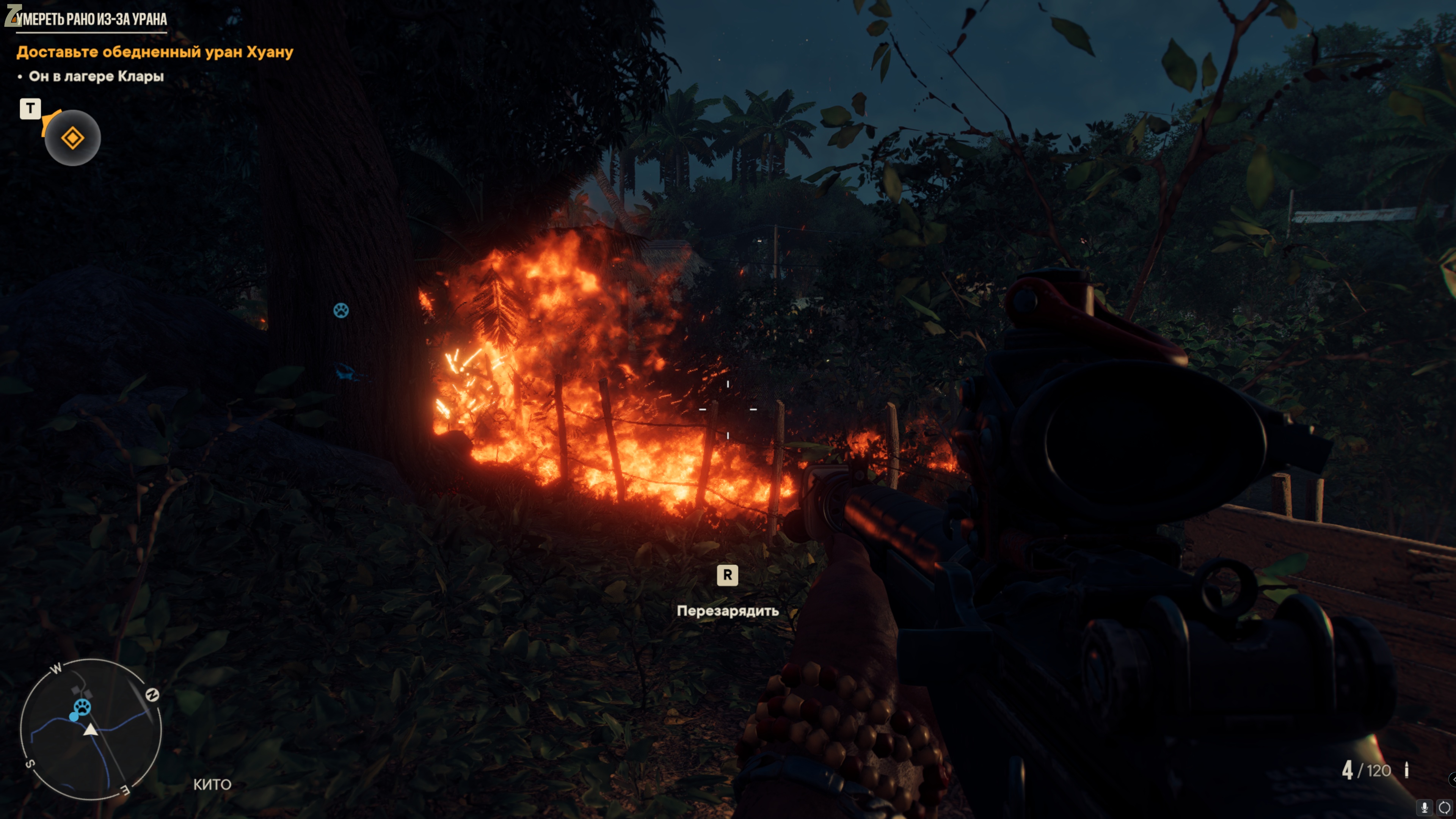Open the circular compass minimap
Viewport: 1456px width, 819px height.
pyautogui.click(x=91, y=729)
